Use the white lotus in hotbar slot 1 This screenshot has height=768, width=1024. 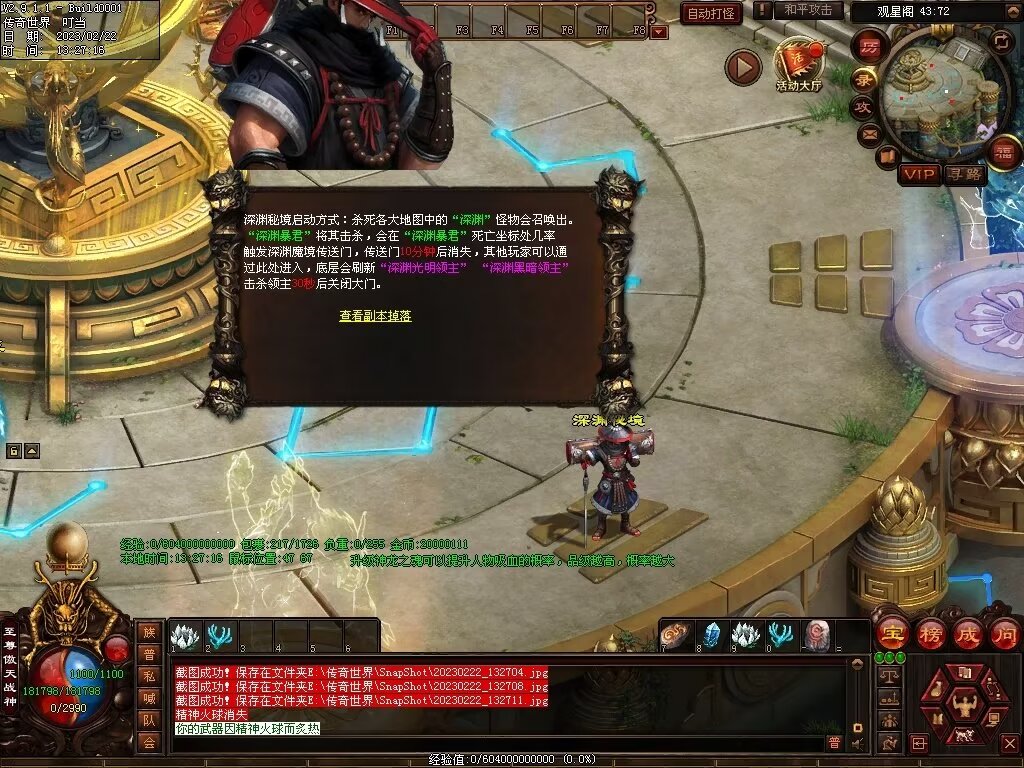click(186, 636)
